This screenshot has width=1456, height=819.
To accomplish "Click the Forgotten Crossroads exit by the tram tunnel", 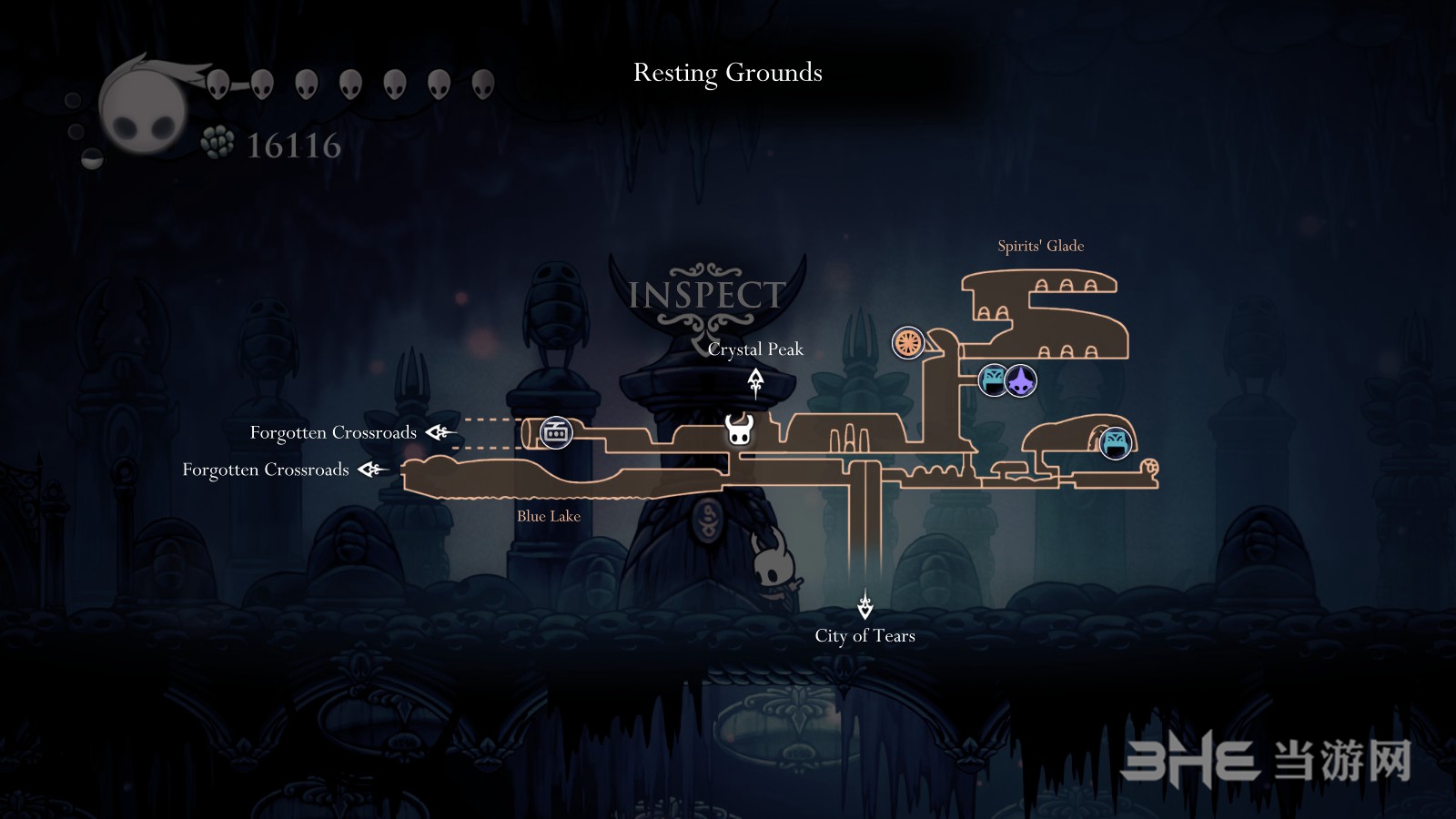I will tap(333, 432).
